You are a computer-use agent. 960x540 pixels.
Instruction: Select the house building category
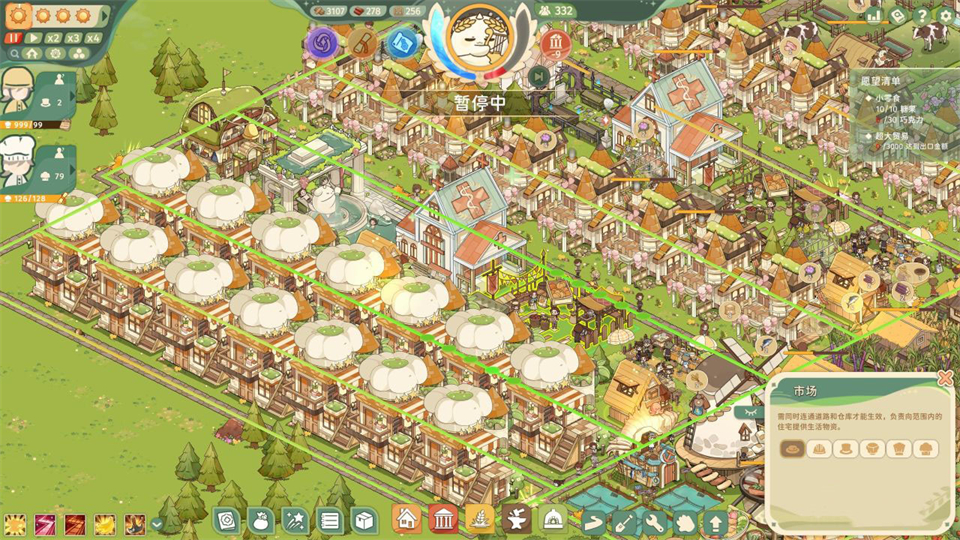[407, 519]
